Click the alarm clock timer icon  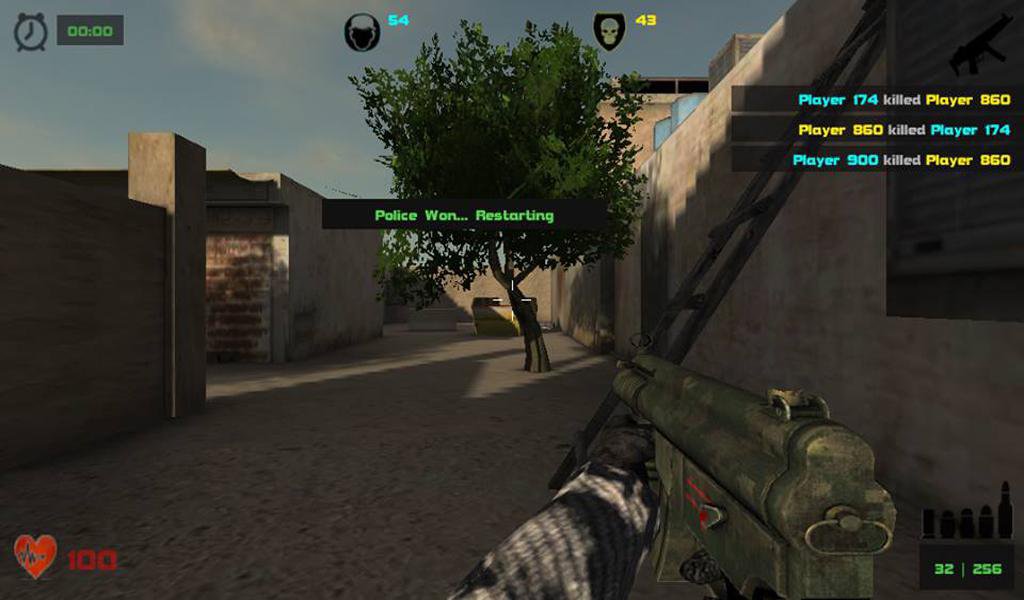tap(30, 32)
